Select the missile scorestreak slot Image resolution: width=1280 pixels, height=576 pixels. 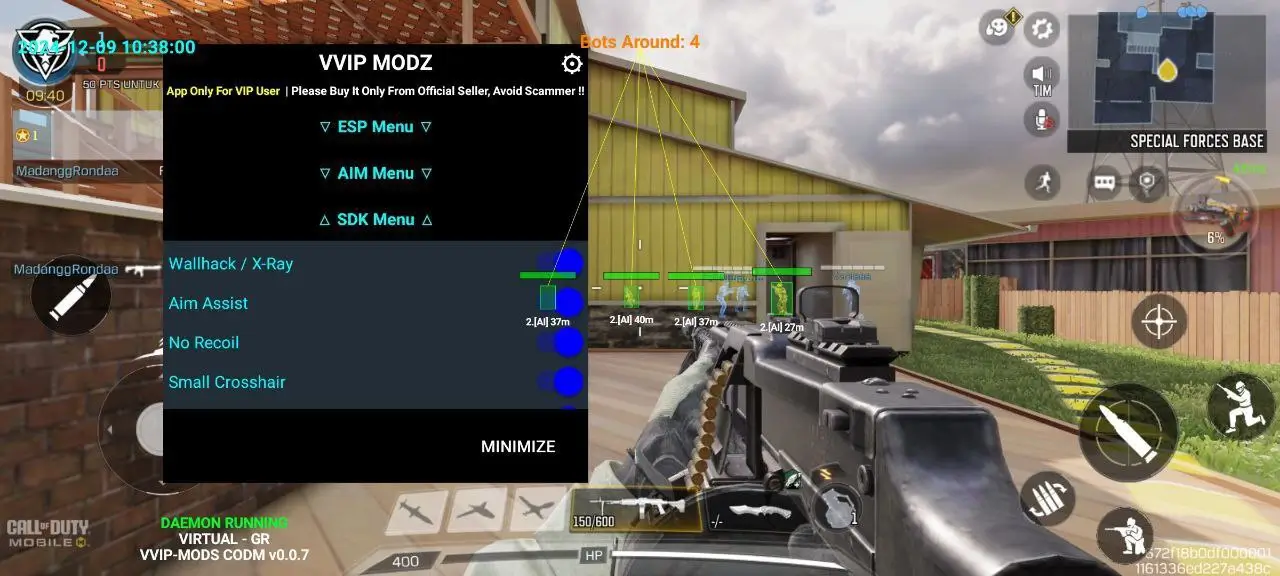click(415, 510)
